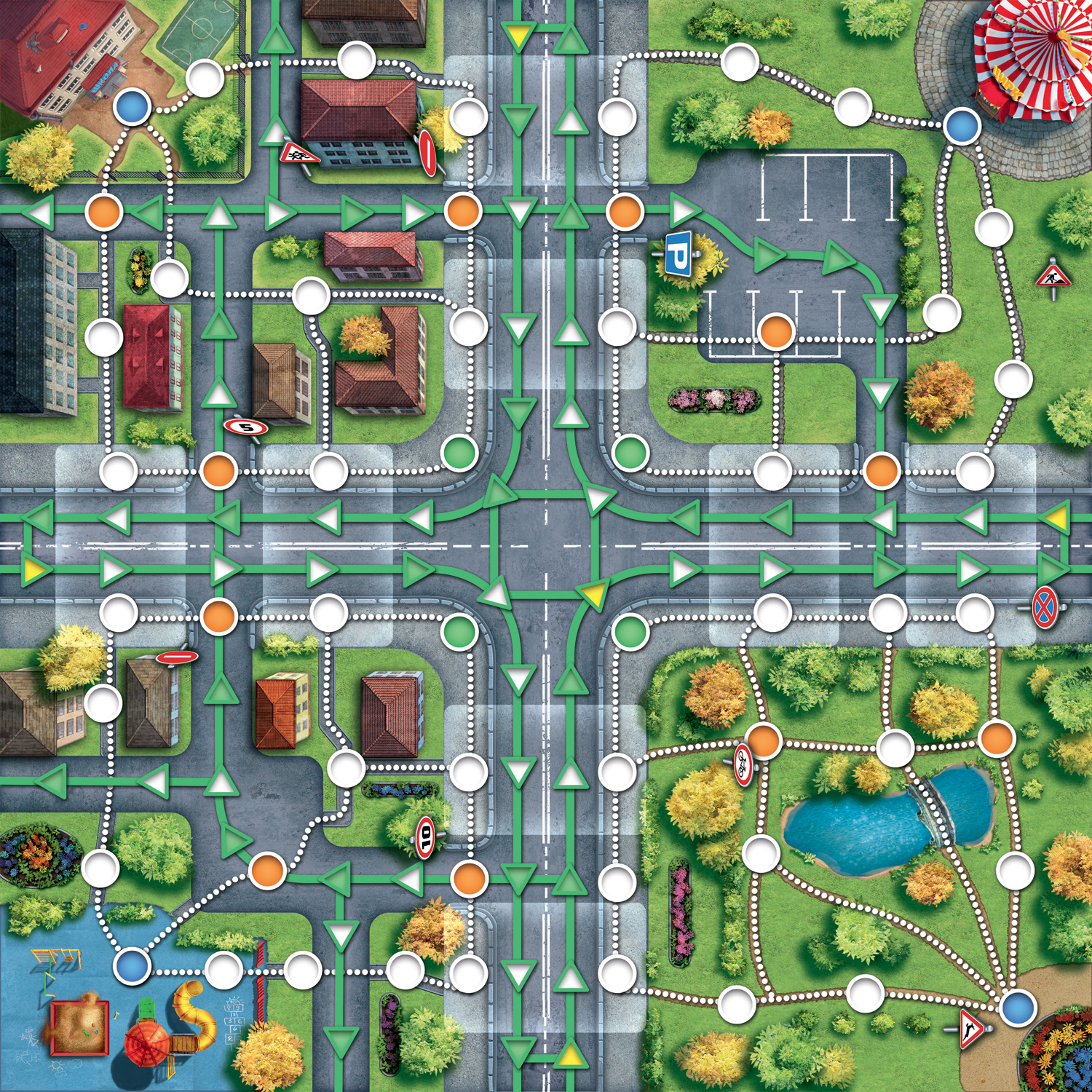The image size is (1092, 1092).
Task: Select the blue space beside the school
Action: pyautogui.click(x=132, y=107)
